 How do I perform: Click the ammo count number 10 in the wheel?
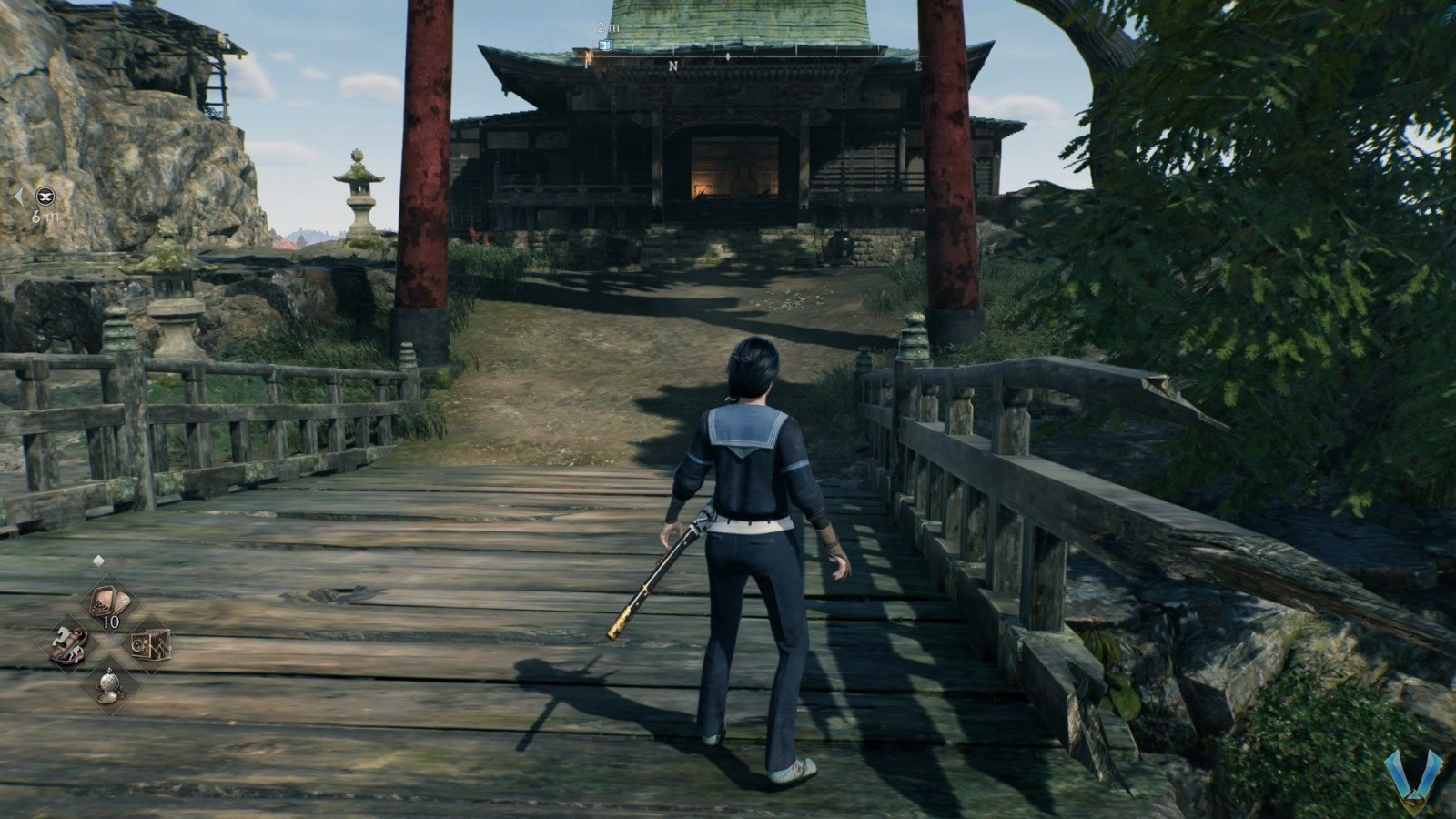pyautogui.click(x=110, y=622)
